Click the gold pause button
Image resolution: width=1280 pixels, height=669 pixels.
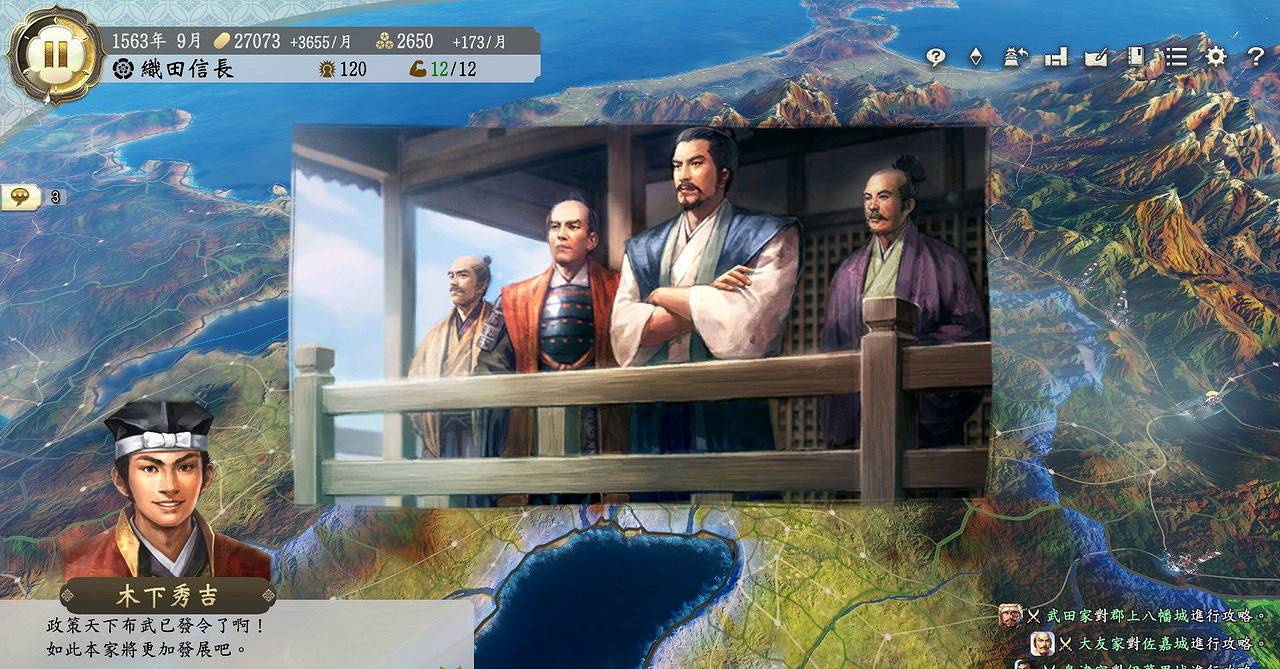[x=55, y=55]
